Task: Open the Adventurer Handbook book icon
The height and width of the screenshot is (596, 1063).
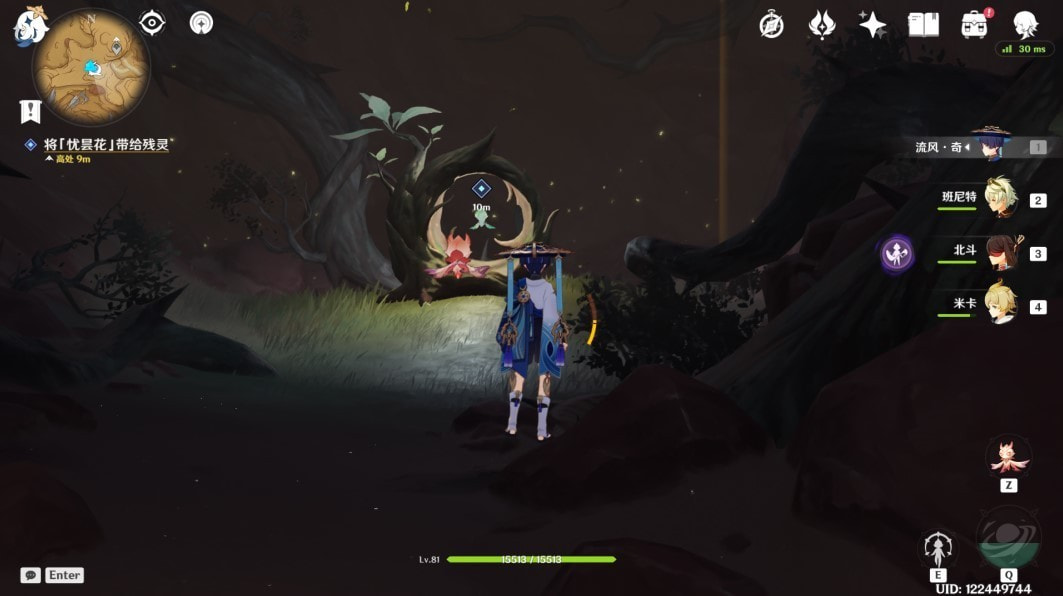Action: pos(923,25)
